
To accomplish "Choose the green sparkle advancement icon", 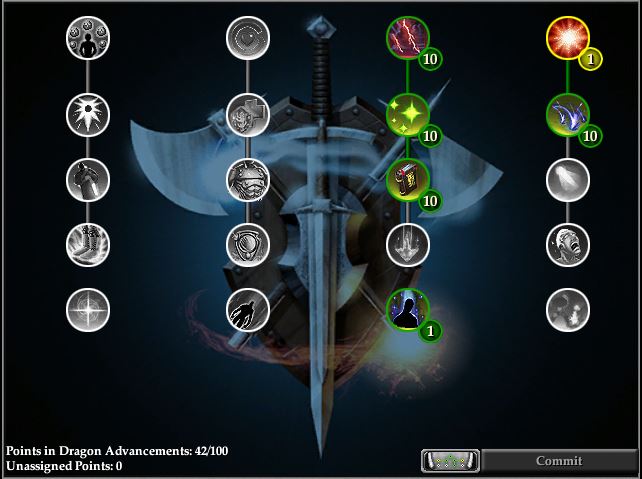I will [x=408, y=115].
